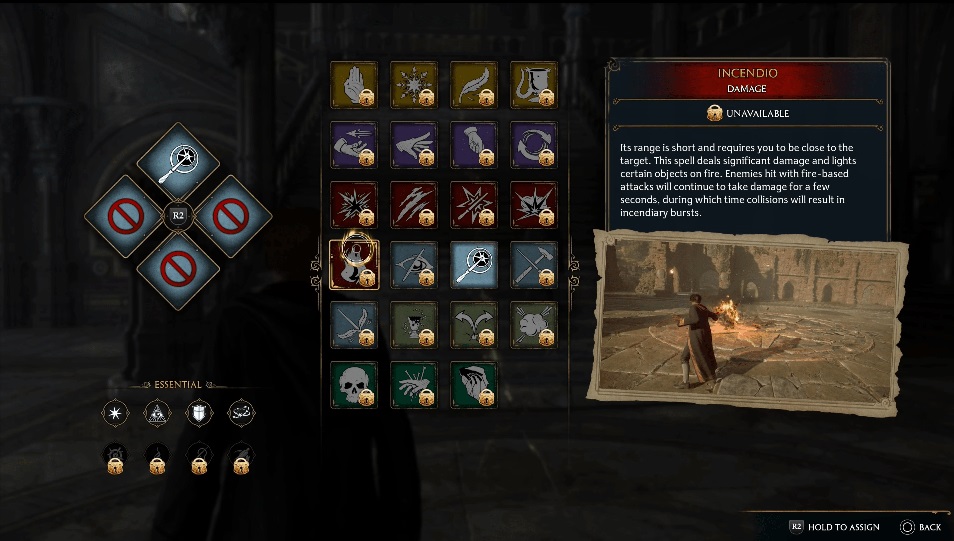Choose the Disillusionment eye spell
The height and width of the screenshot is (541, 954).
tap(413, 265)
